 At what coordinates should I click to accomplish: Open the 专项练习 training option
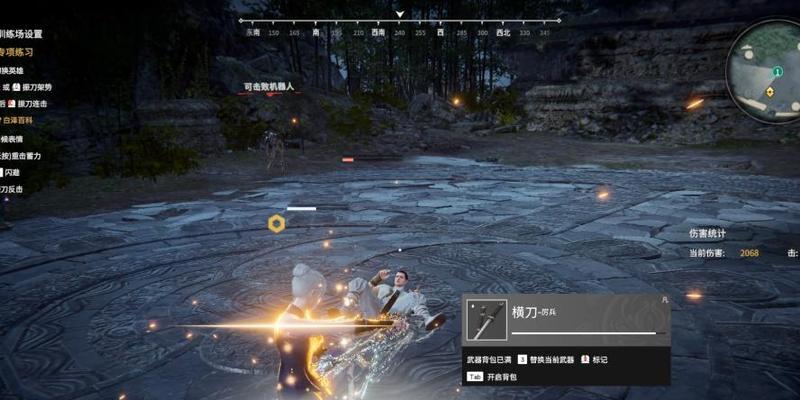coord(23,50)
